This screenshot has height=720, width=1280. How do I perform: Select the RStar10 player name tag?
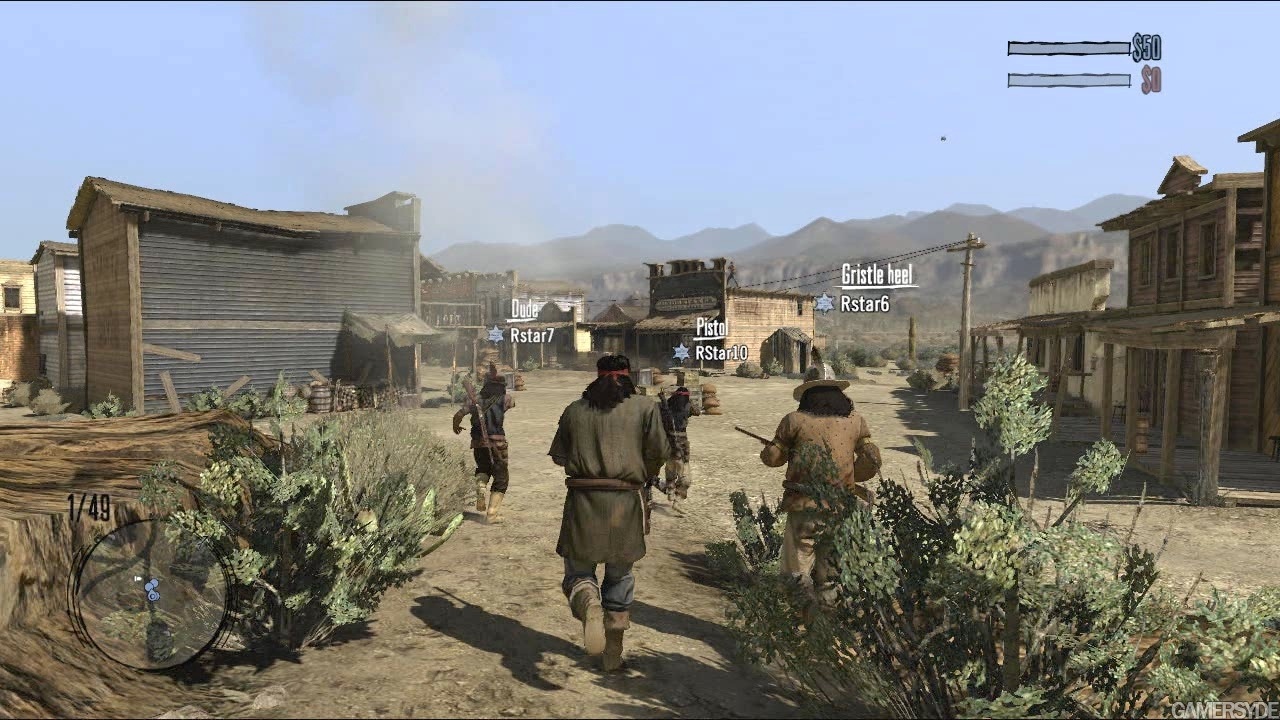[x=721, y=353]
